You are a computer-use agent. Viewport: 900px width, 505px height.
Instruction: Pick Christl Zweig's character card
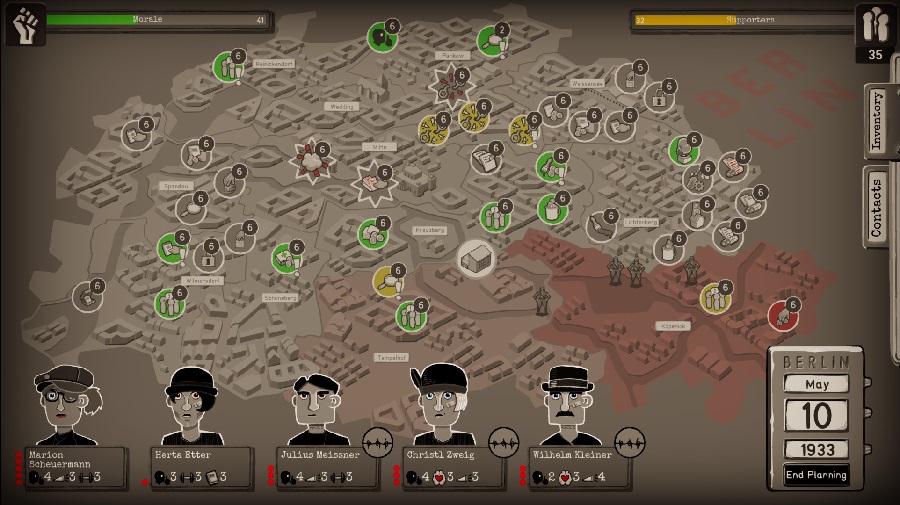(451, 465)
